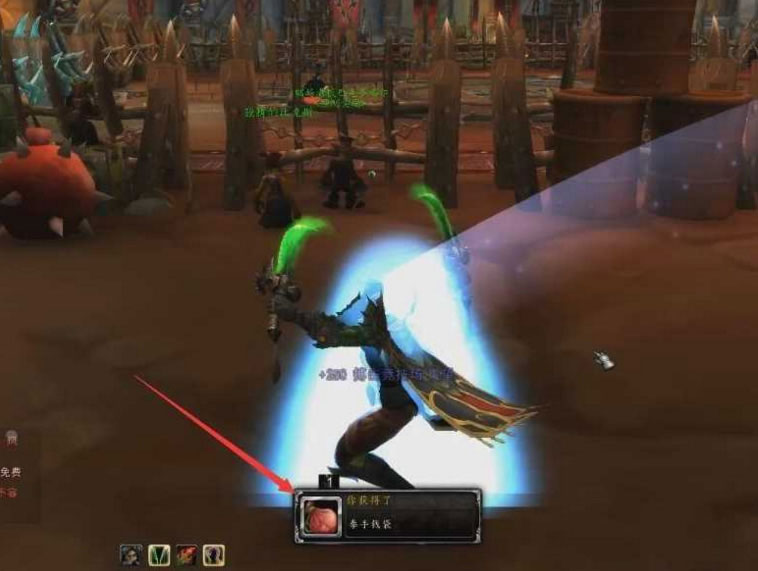This screenshot has height=571, width=758.
Task: Activate the green blades stance icon
Action: [158, 555]
